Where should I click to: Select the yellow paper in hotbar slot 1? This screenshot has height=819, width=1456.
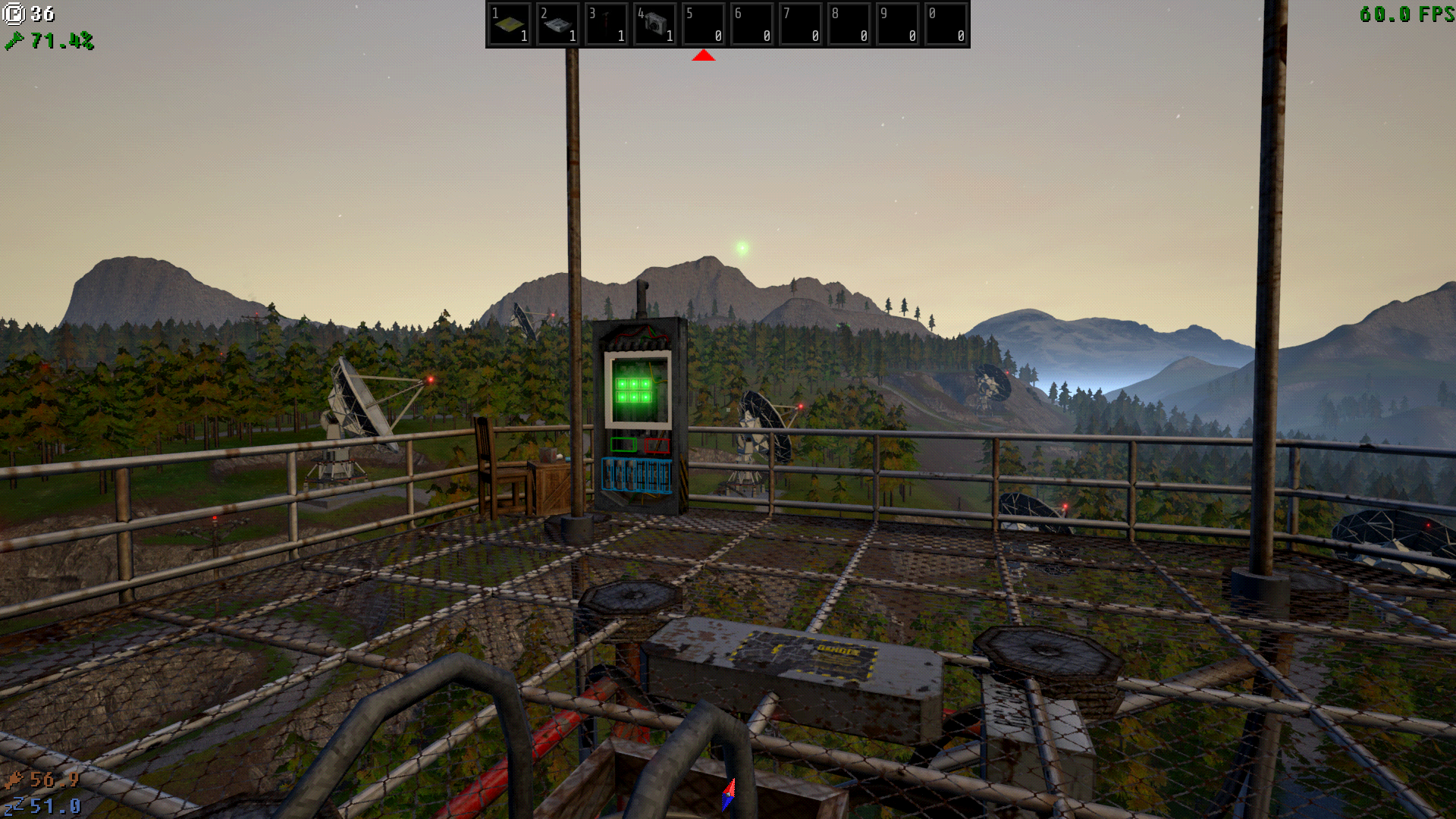510,24
